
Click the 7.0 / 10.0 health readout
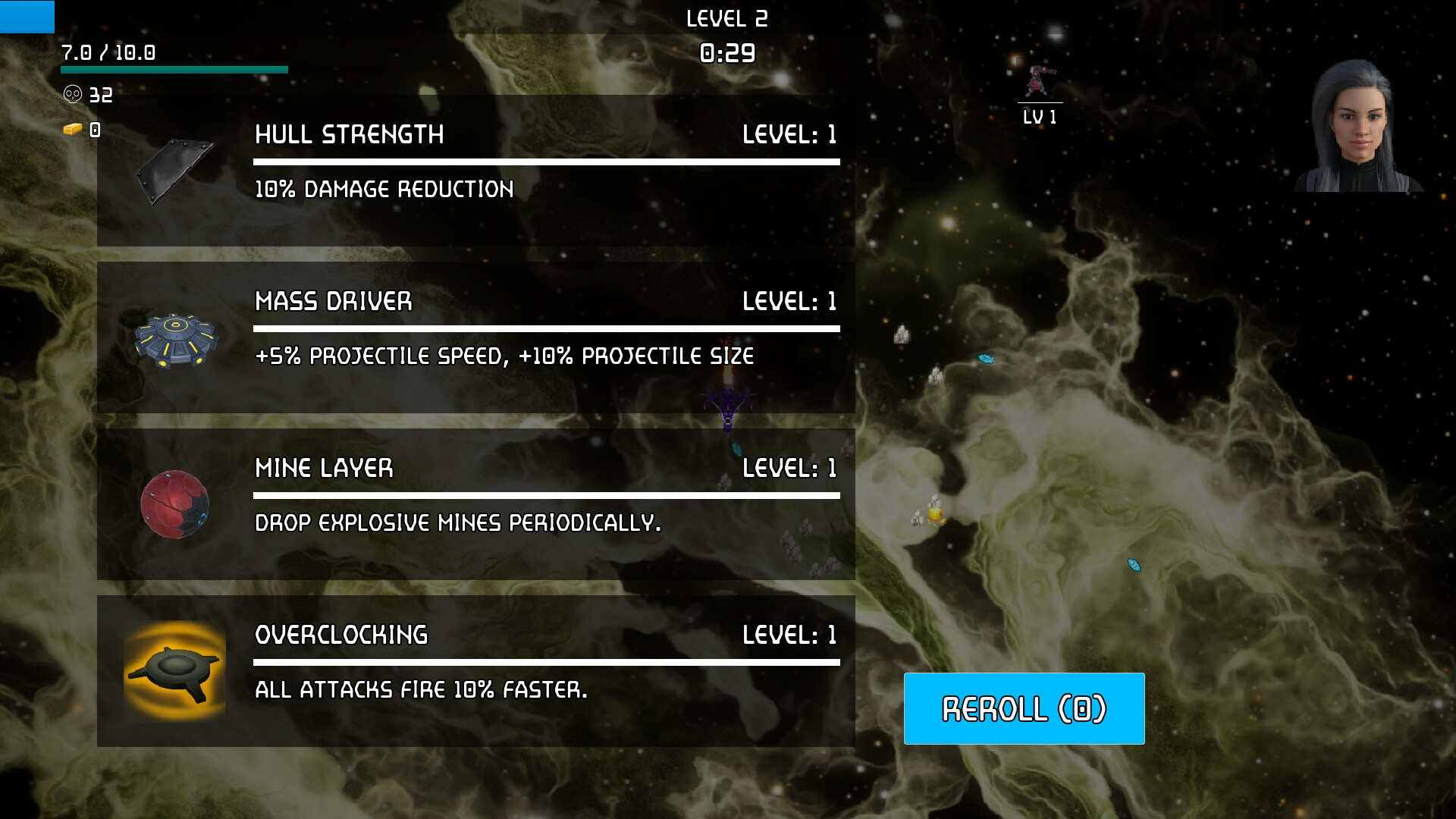point(108,53)
